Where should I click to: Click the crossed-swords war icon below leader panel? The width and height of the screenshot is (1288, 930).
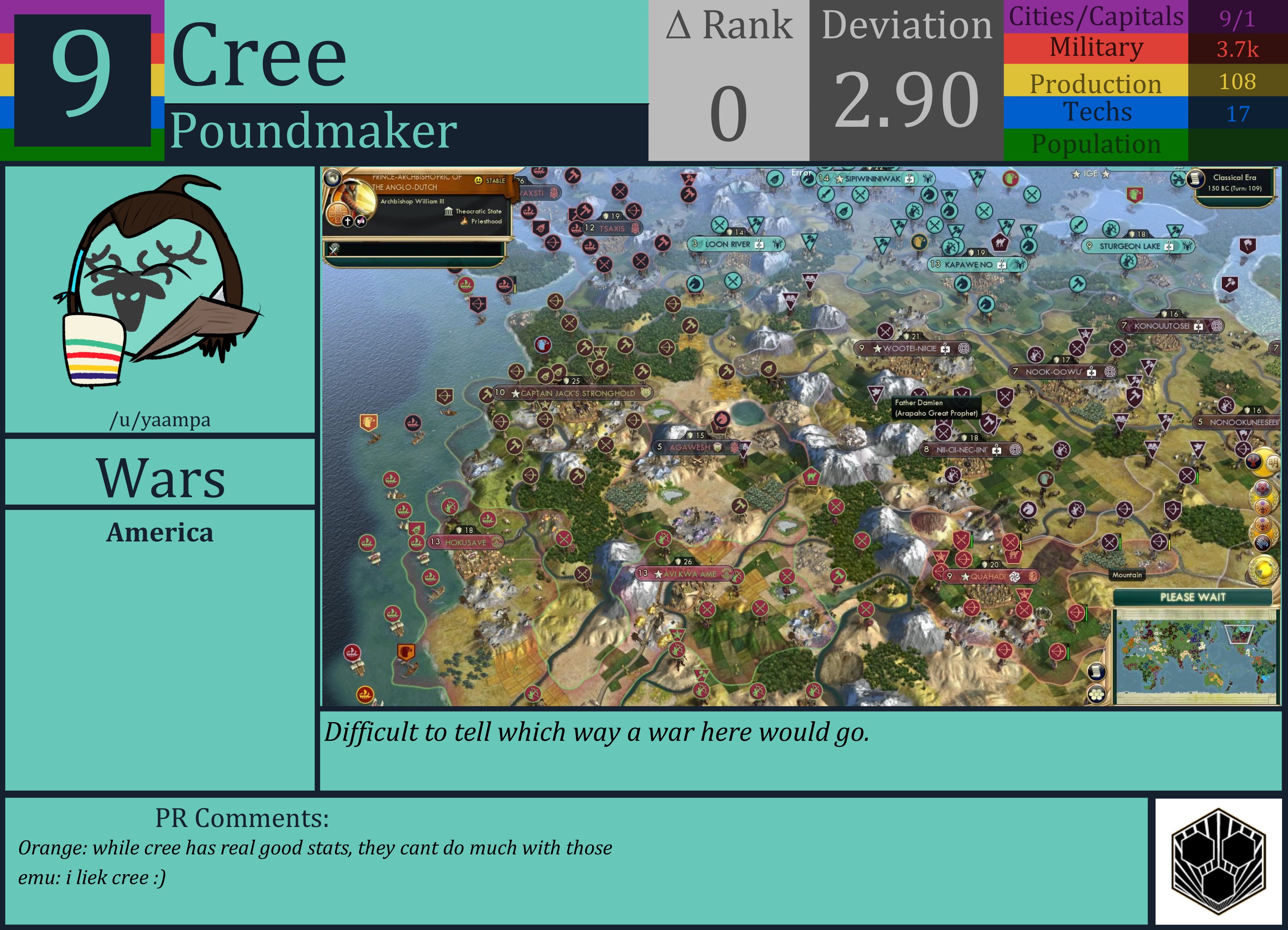(x=334, y=250)
